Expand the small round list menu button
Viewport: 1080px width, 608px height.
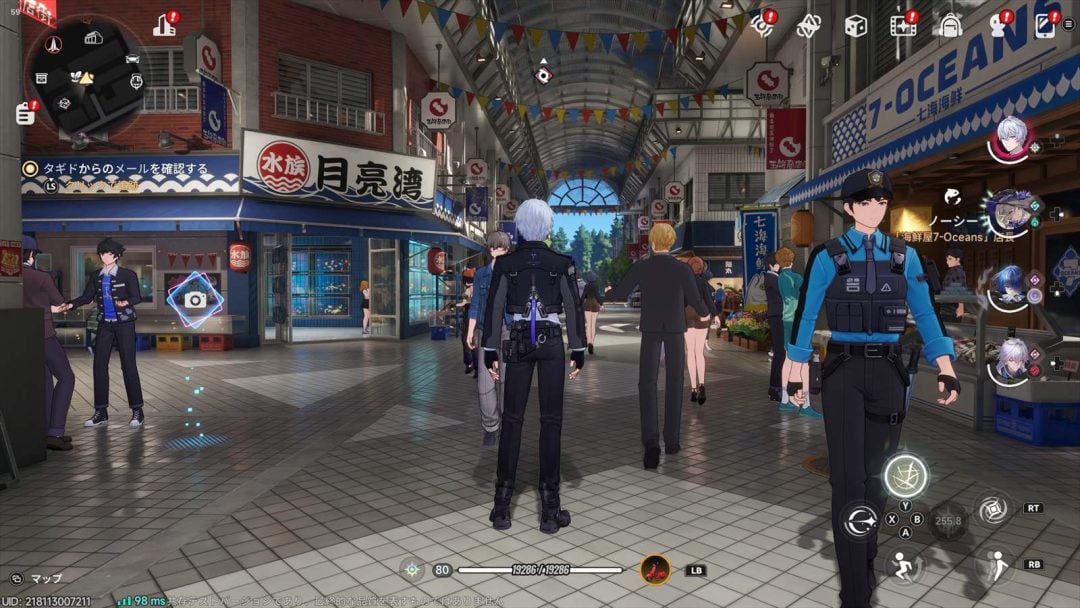pyautogui.click(x=1070, y=25)
